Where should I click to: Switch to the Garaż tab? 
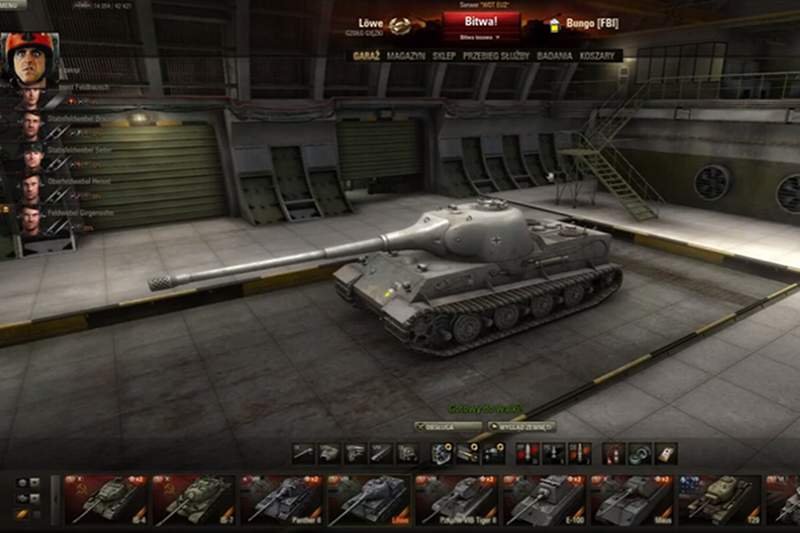click(x=365, y=56)
